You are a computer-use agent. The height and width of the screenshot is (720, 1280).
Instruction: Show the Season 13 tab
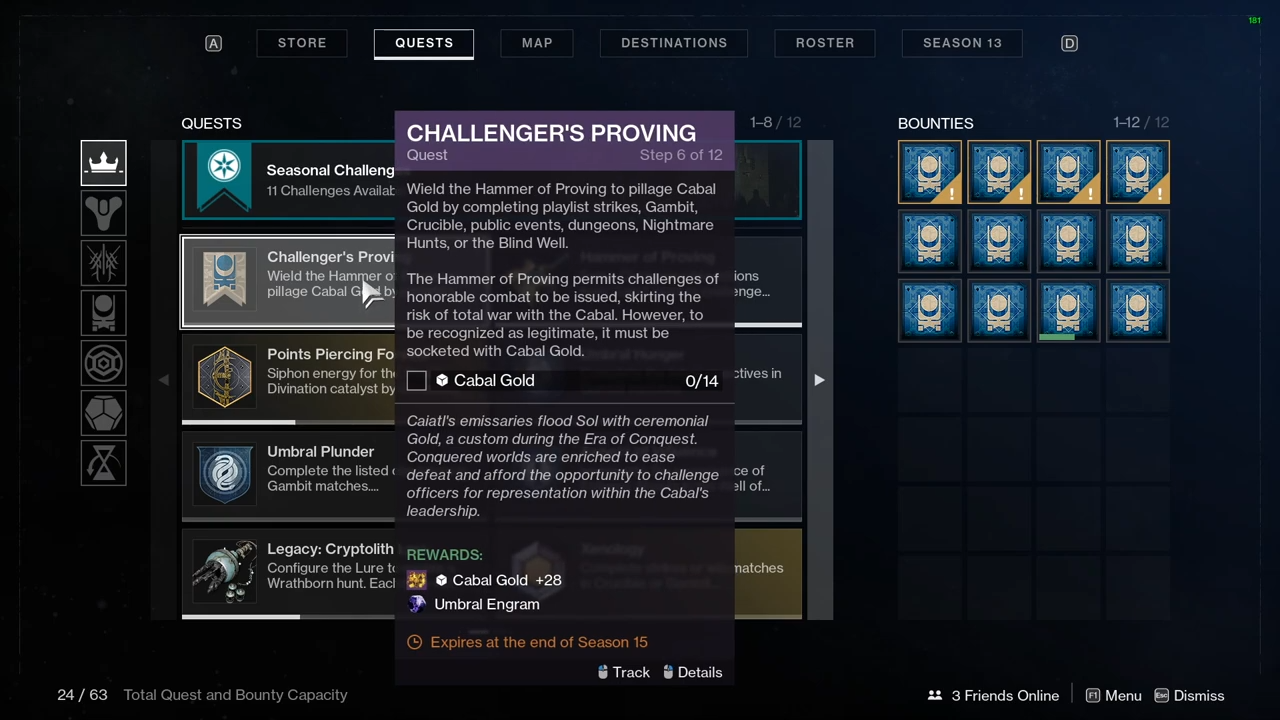click(962, 43)
